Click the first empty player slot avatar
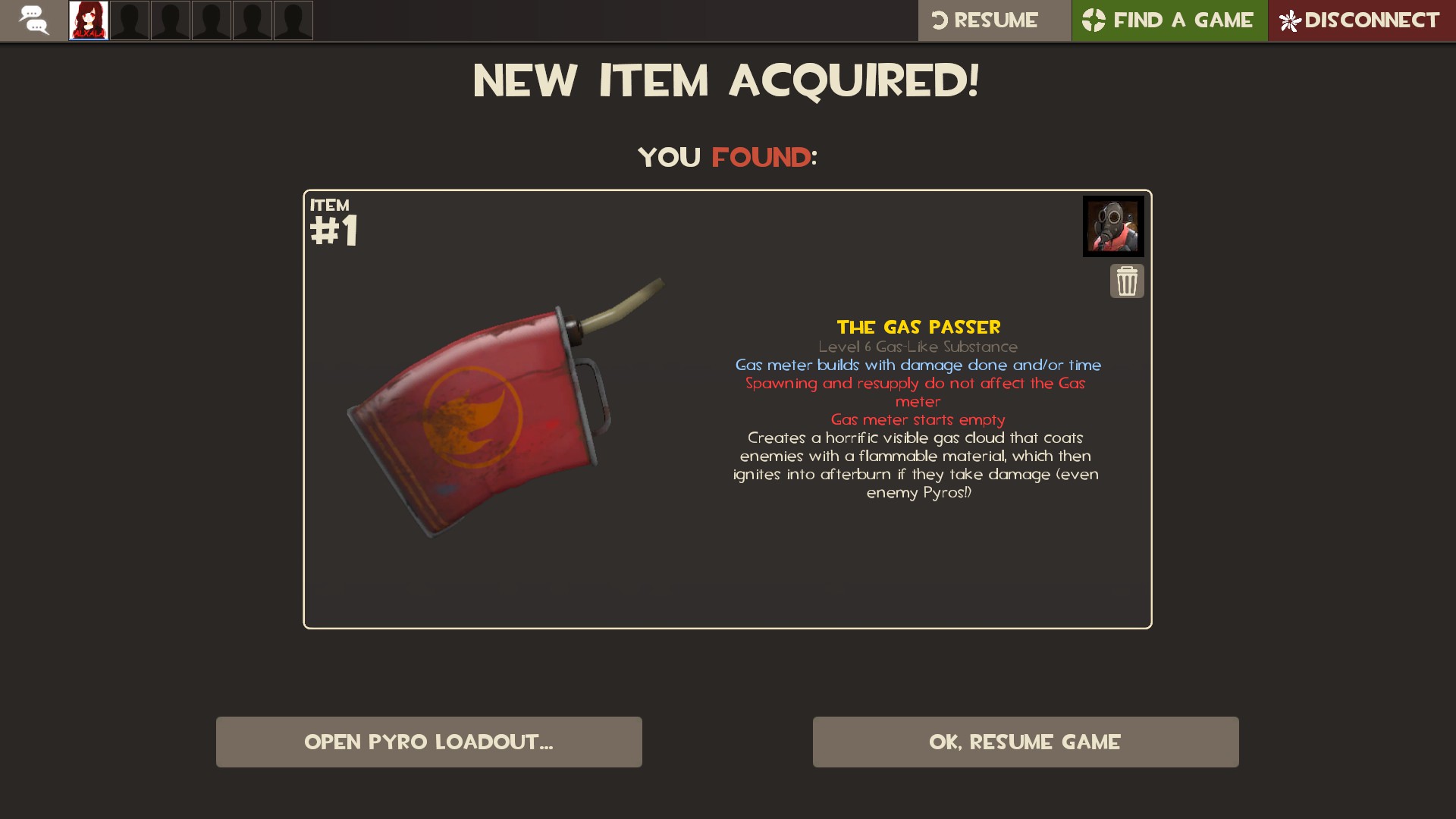 (130, 20)
